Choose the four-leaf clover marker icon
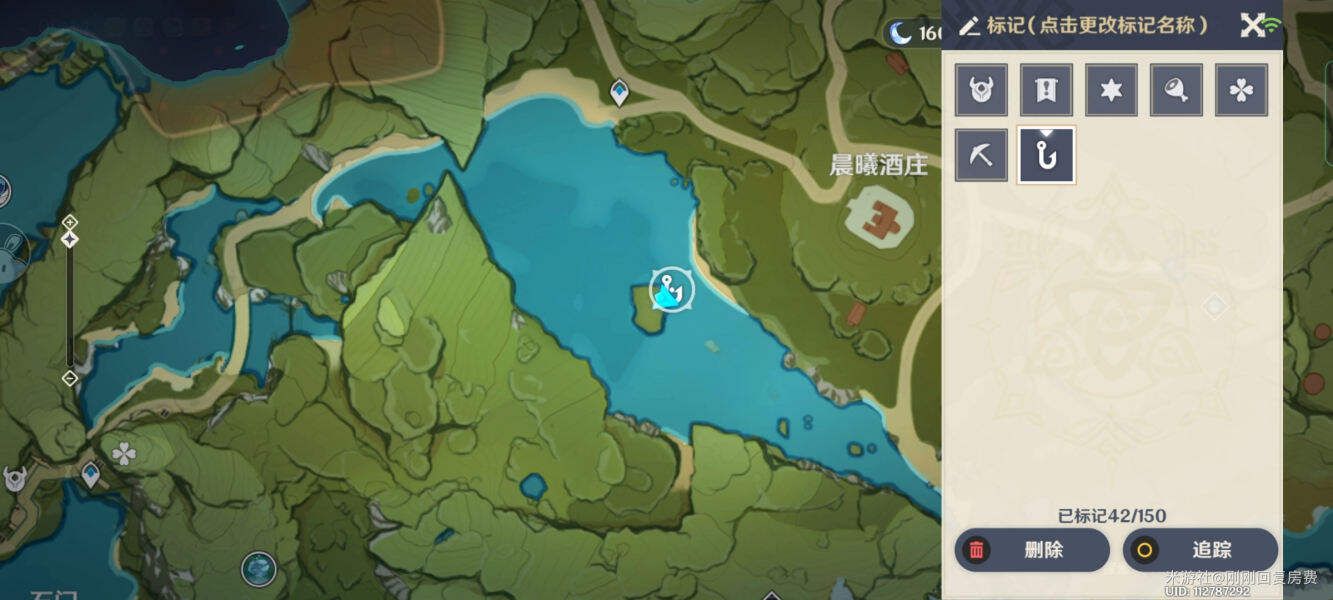Viewport: 1333px width, 600px height. [1241, 90]
